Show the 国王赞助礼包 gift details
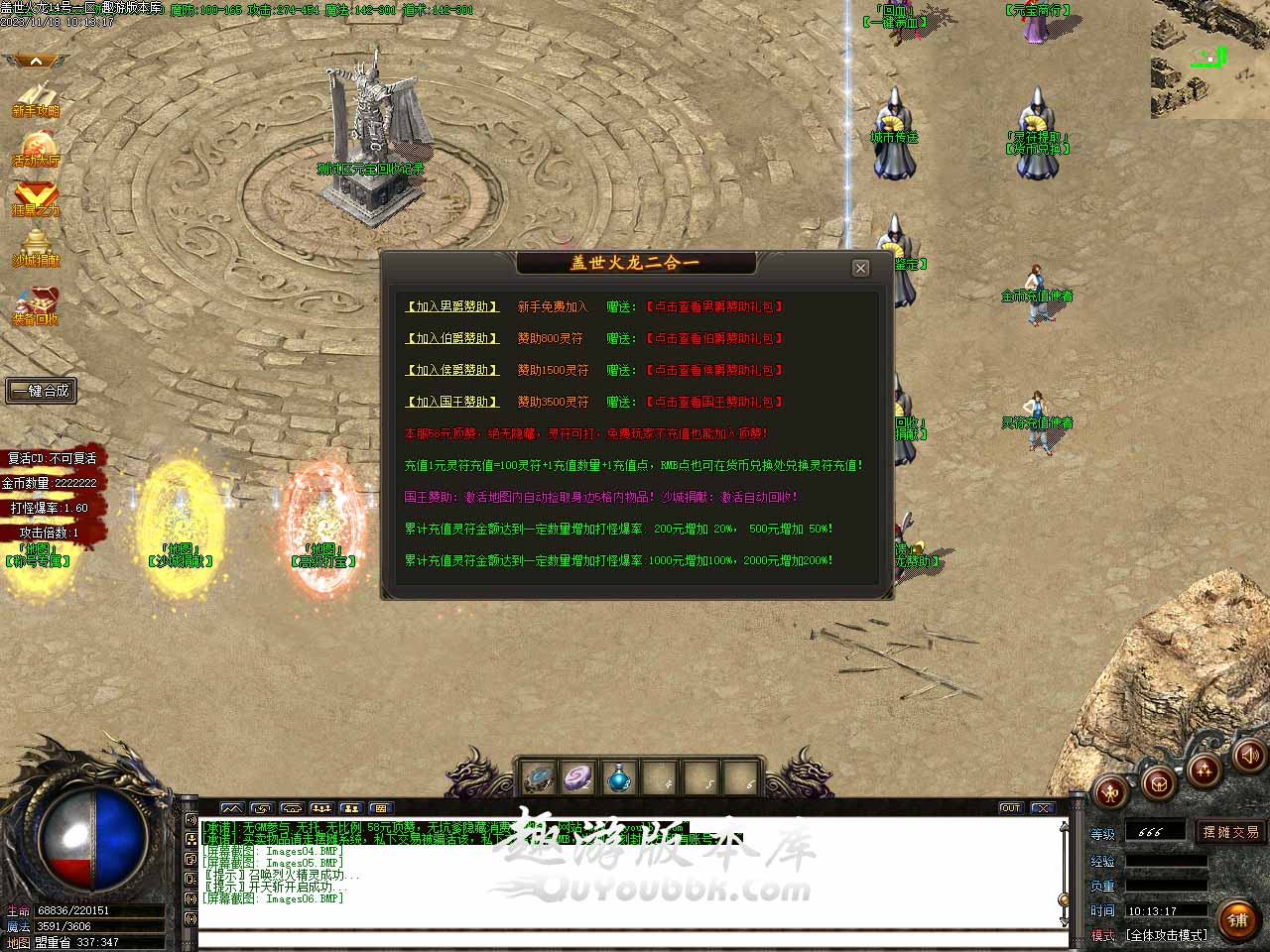 (714, 403)
